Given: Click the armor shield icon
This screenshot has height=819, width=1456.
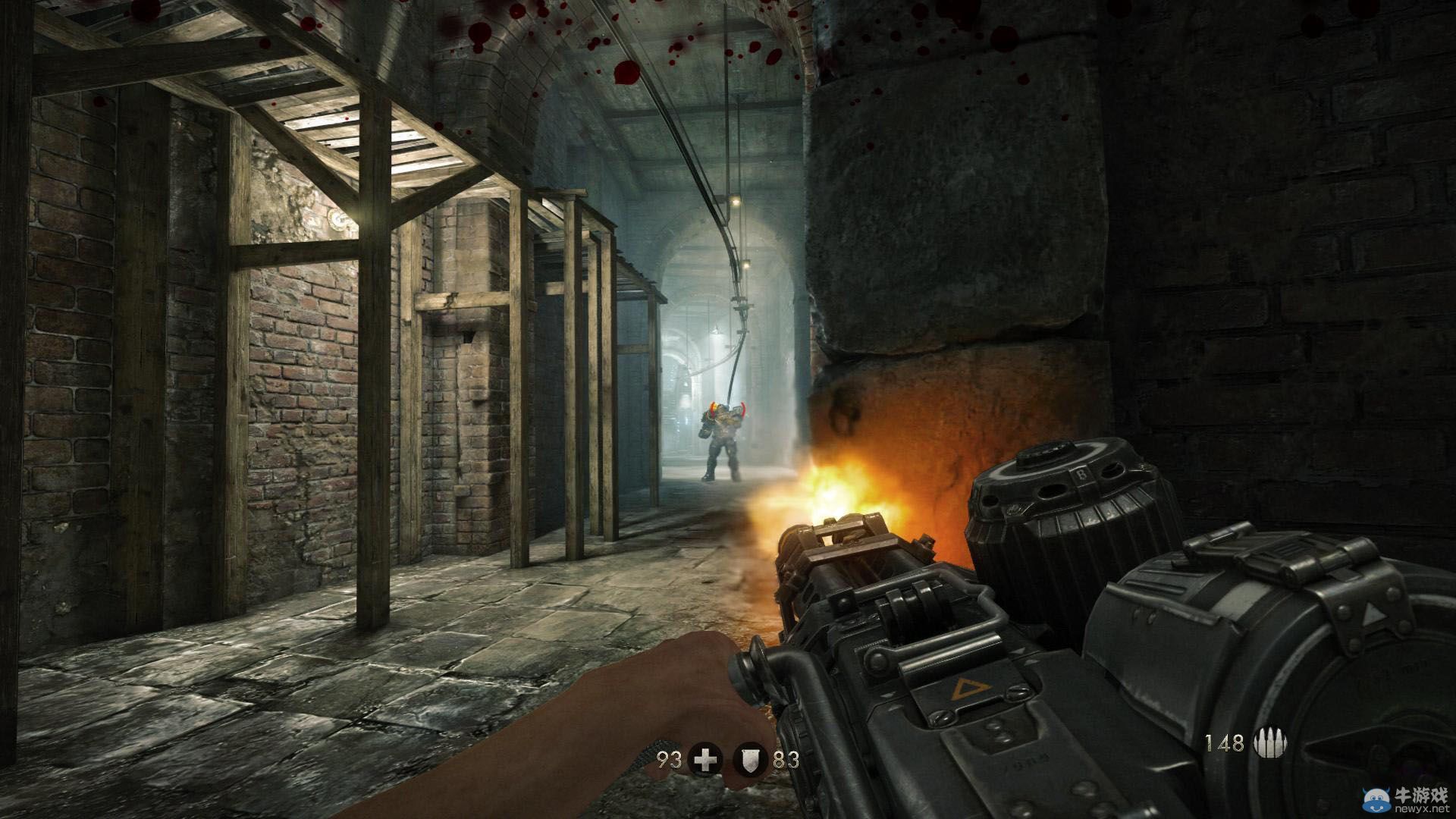Looking at the screenshot, I should point(751,761).
